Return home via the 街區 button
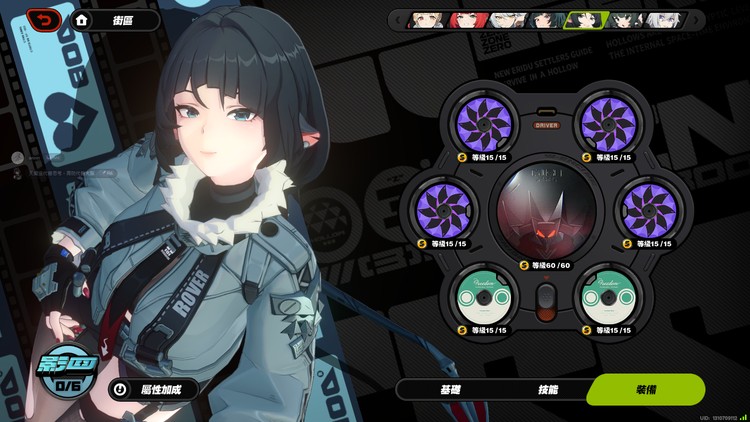The width and height of the screenshot is (750, 422). 116,20
